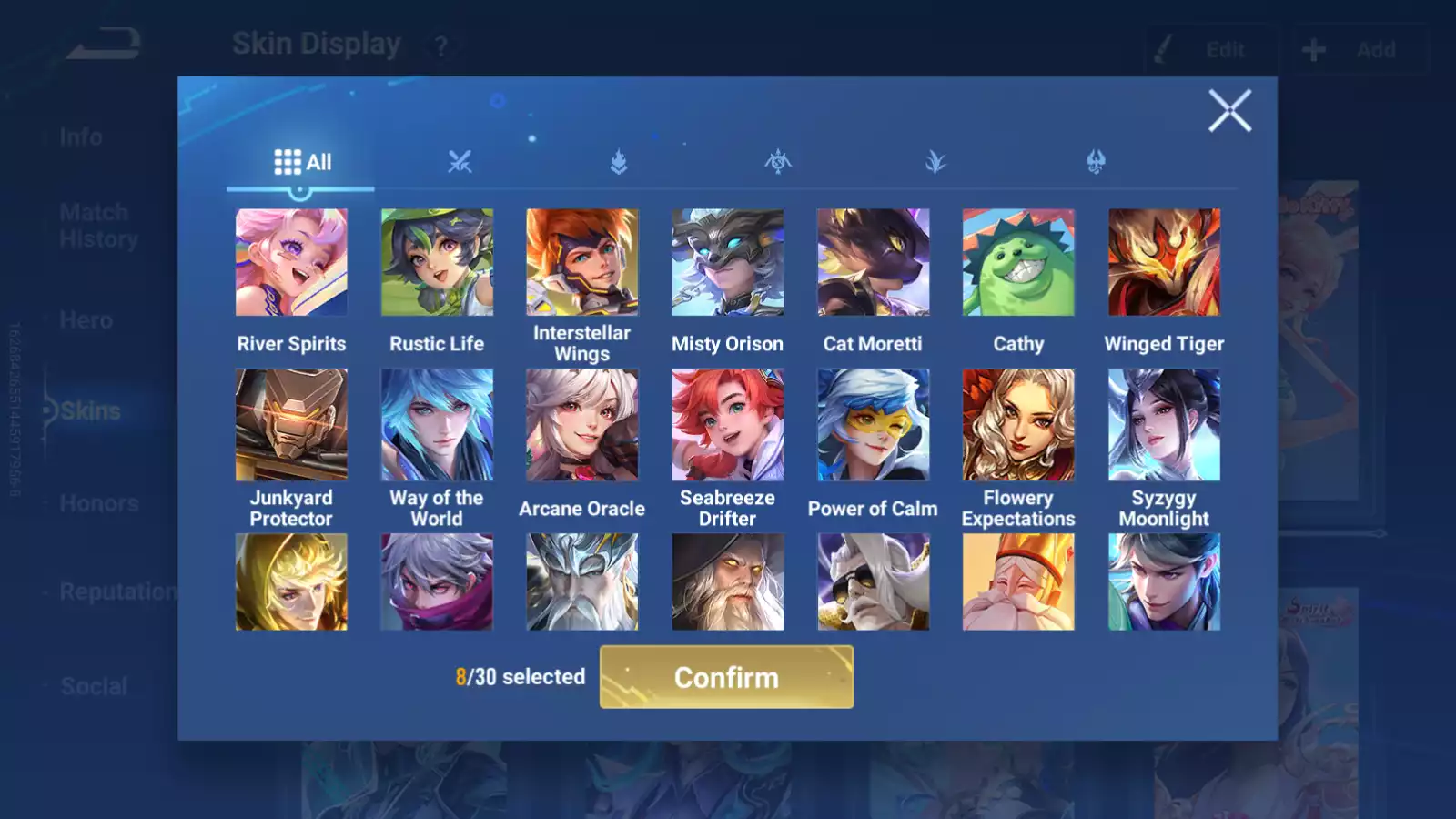This screenshot has width=1456, height=819.
Task: Select the Flowery Expectations skin
Action: click(1018, 425)
